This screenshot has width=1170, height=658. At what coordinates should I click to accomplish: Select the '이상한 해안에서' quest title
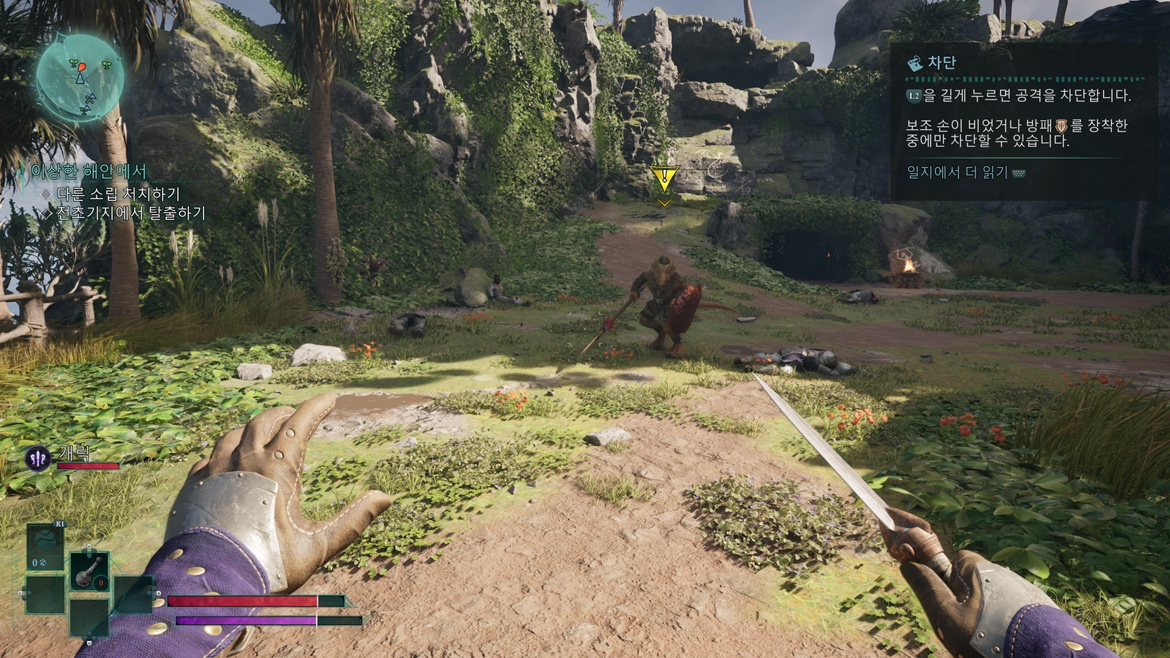88,172
